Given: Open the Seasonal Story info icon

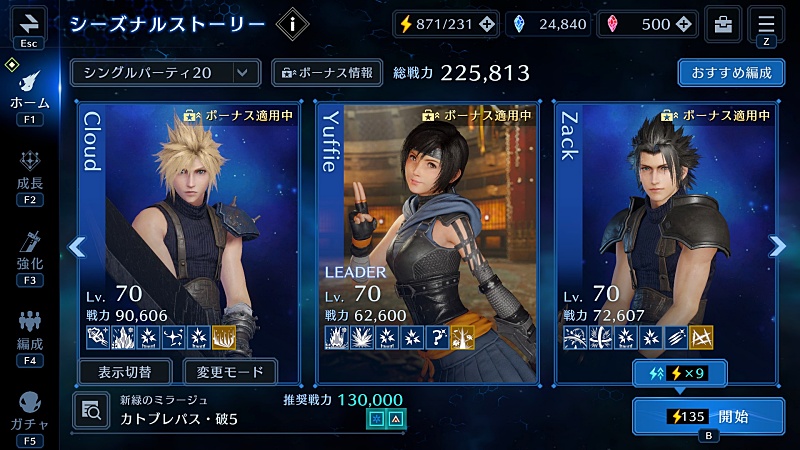Looking at the screenshot, I should click(291, 25).
